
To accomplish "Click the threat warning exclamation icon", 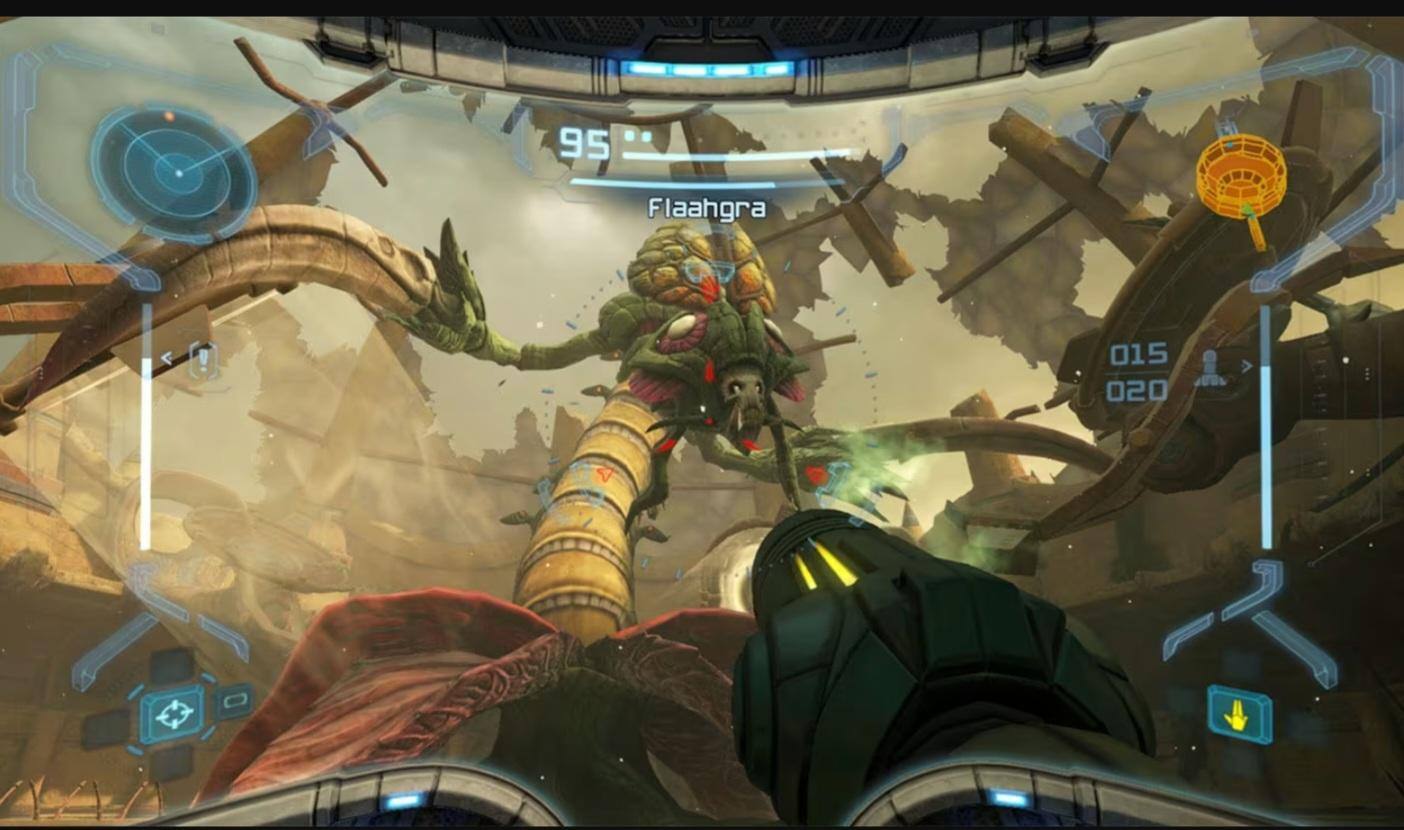I will pos(203,359).
